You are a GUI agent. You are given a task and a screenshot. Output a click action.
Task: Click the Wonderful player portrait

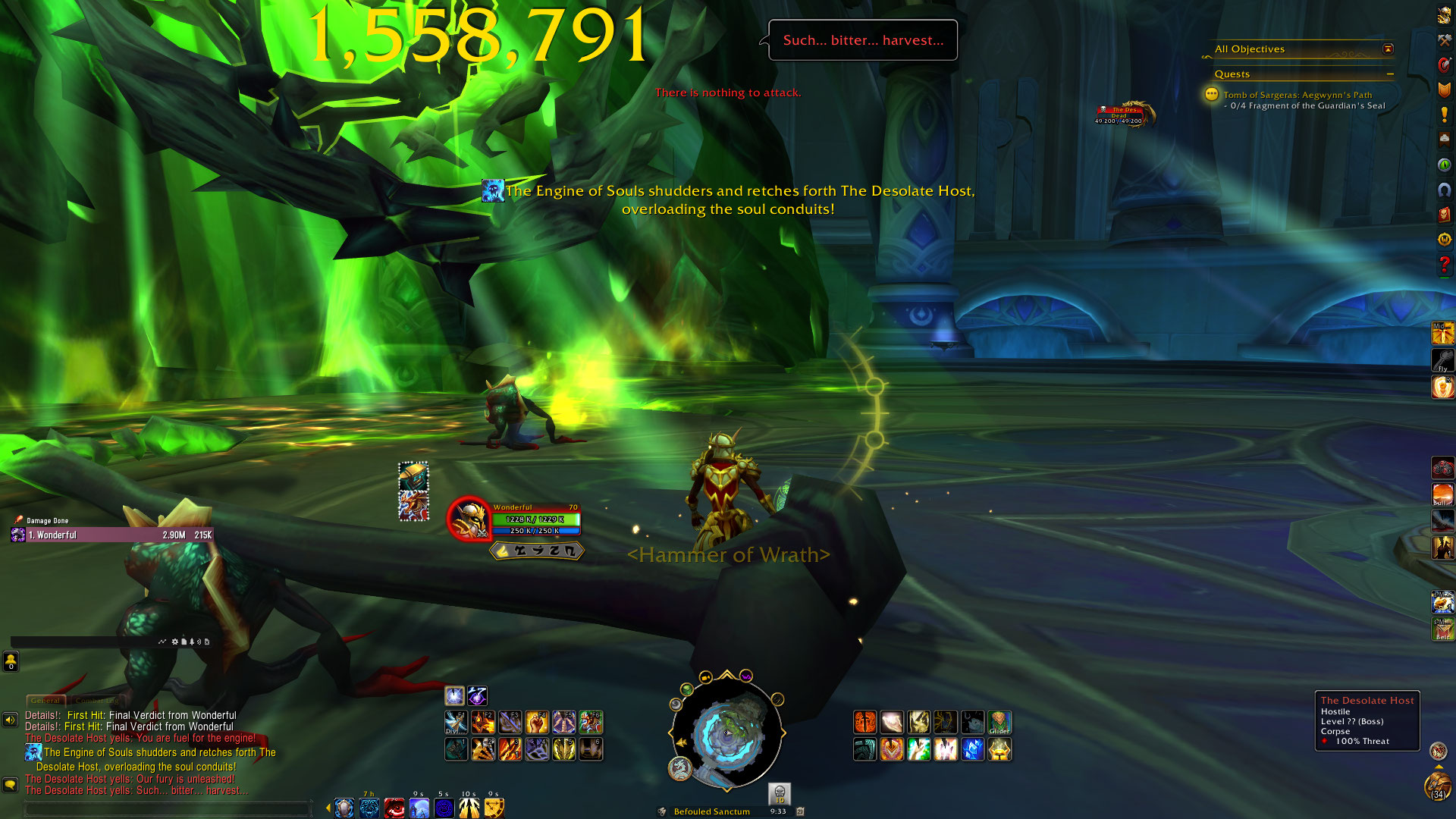469,519
